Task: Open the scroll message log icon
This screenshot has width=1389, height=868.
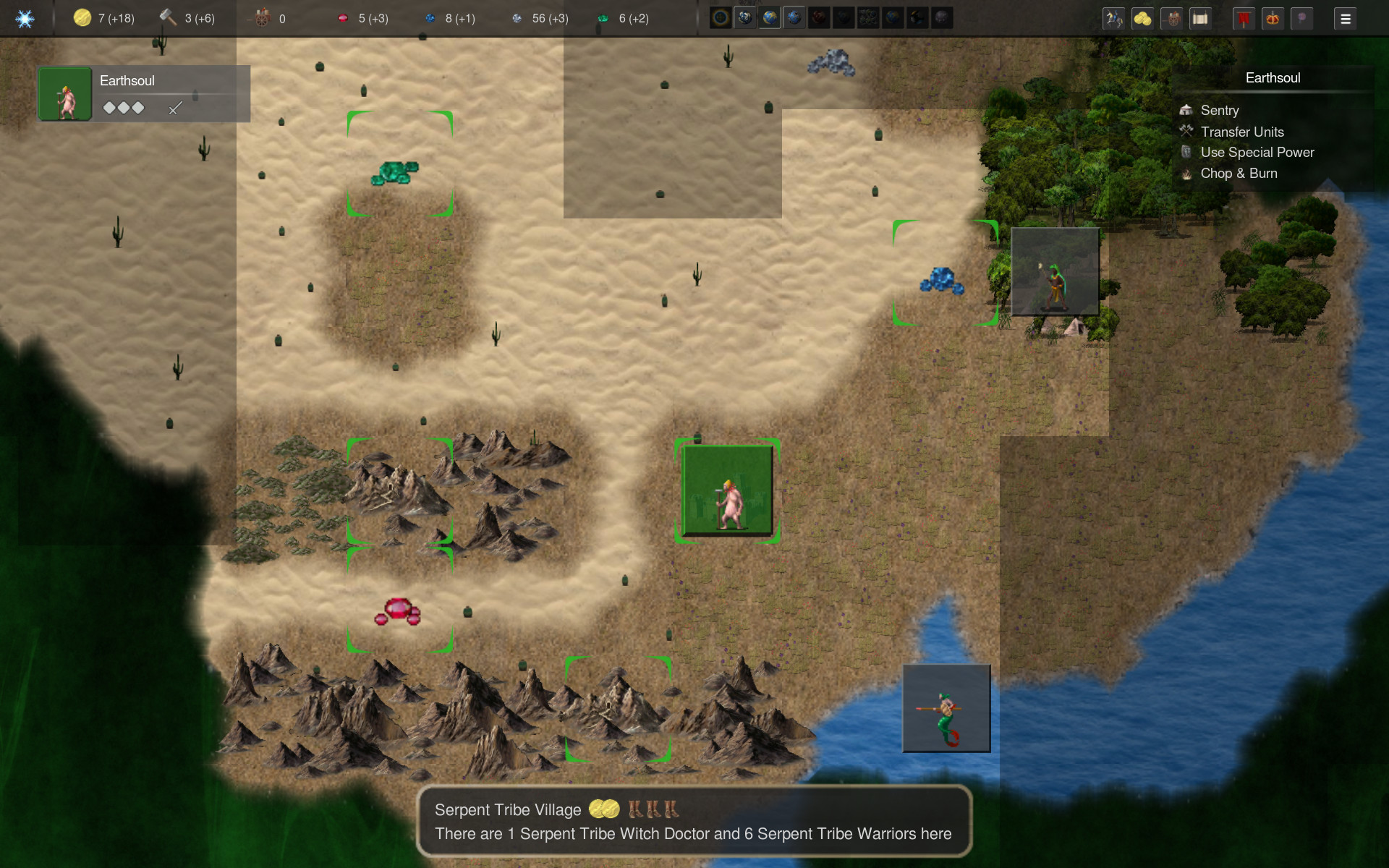Action: coord(1201,18)
